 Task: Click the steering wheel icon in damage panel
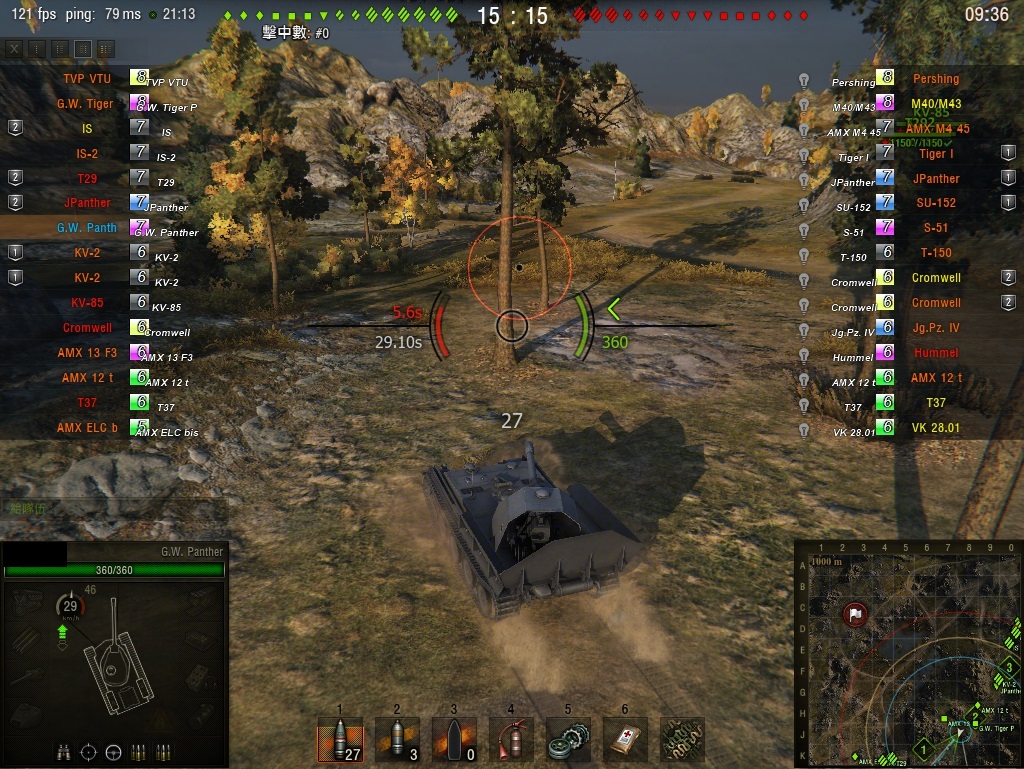pos(113,752)
